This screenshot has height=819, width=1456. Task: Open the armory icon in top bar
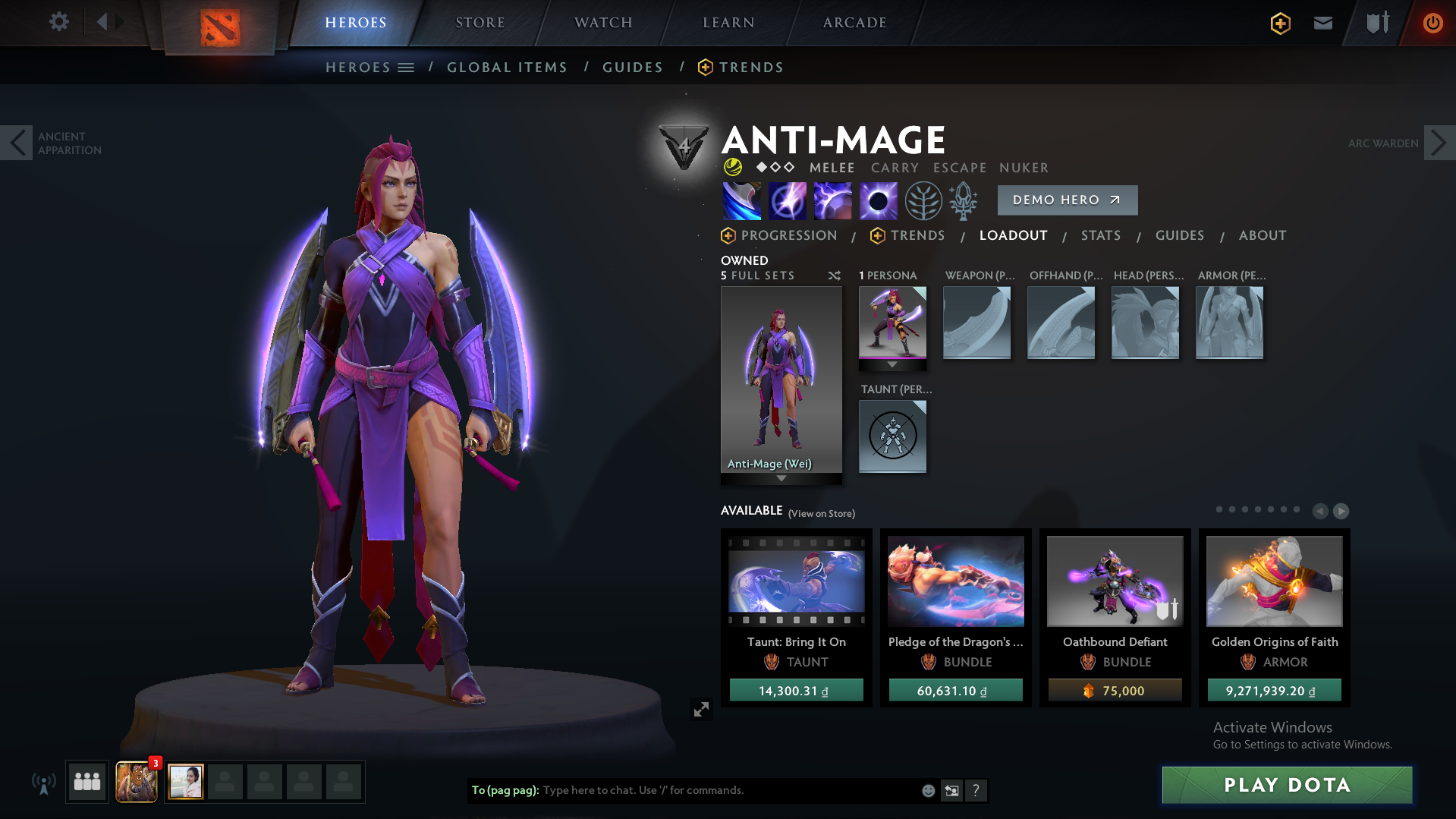[x=1376, y=23]
